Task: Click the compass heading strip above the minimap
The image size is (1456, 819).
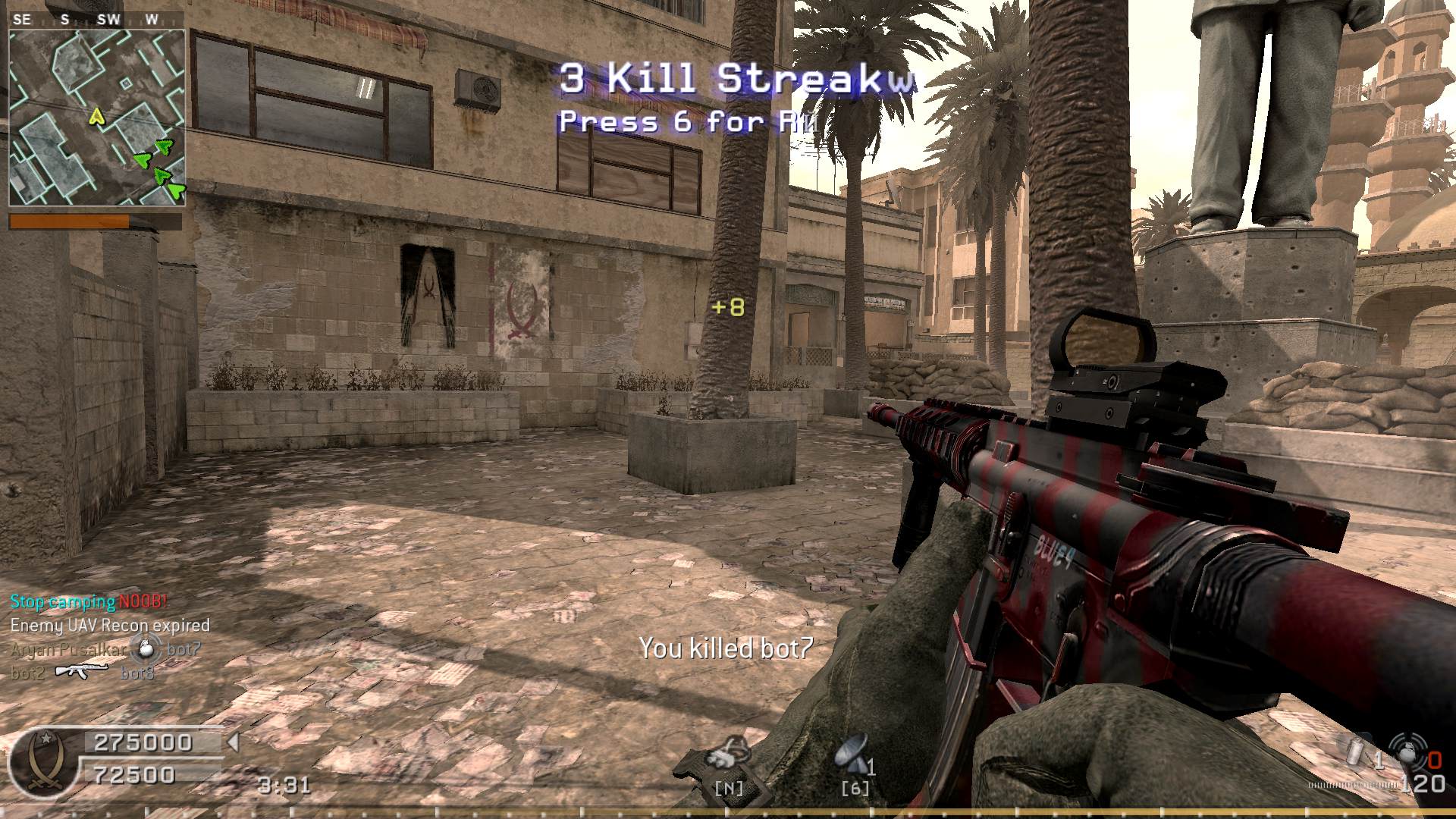Action: pos(97,20)
